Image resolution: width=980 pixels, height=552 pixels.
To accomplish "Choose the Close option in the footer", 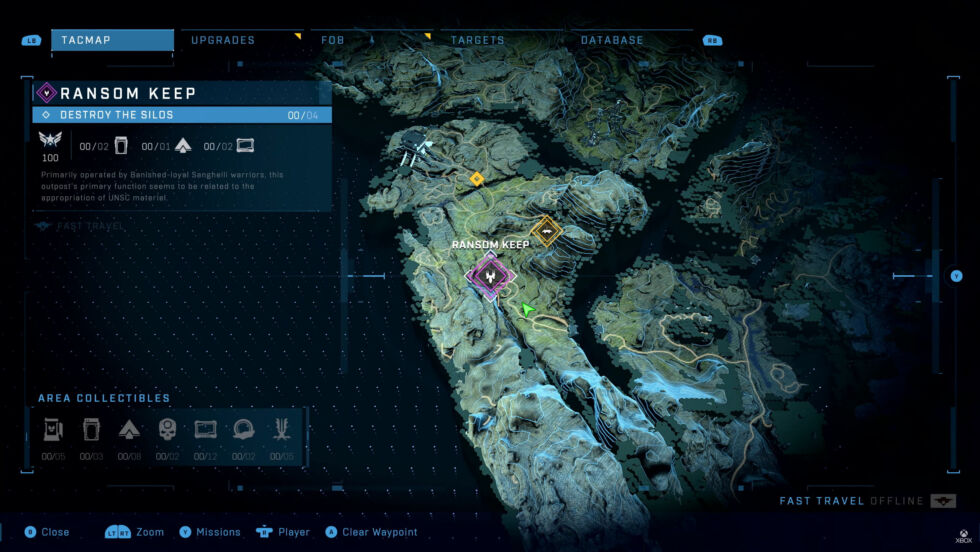I will tap(47, 532).
